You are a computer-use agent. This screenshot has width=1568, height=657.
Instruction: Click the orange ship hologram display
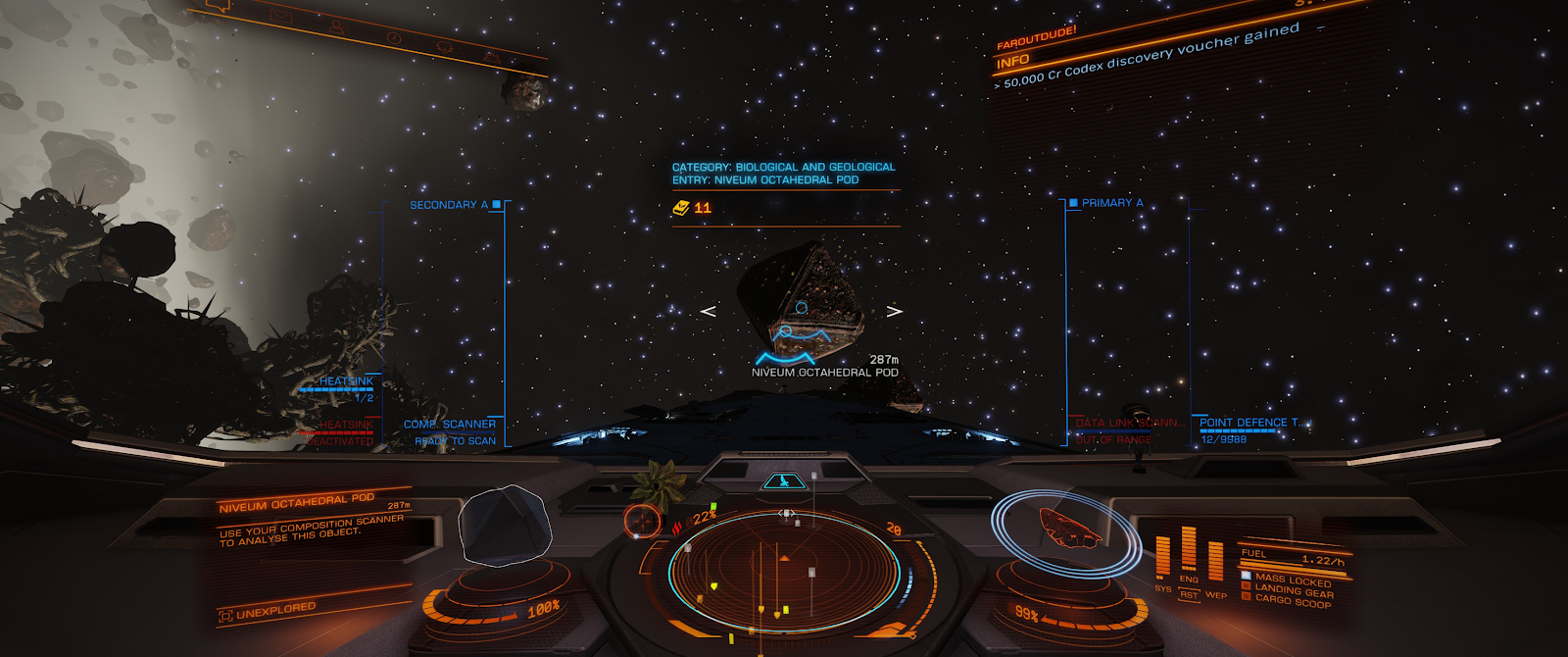click(1068, 528)
